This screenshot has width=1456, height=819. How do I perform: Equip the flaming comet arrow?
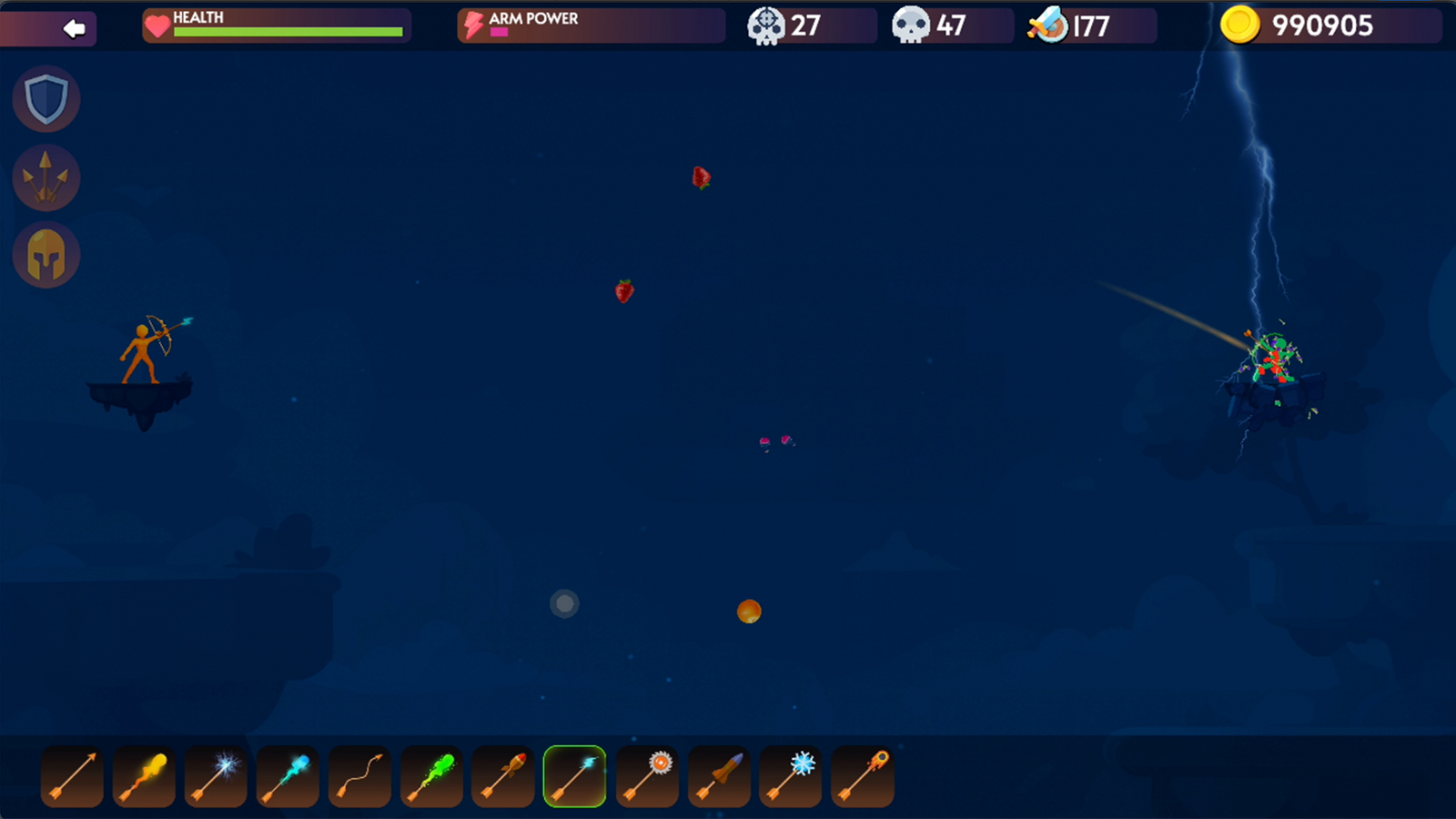coord(862,775)
